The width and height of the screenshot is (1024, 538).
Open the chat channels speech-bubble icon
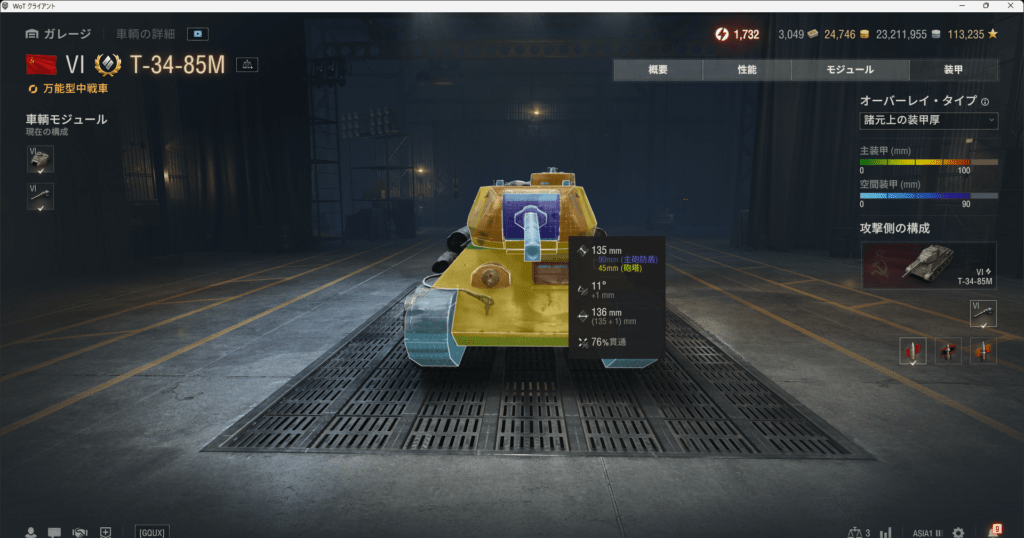(x=54, y=531)
